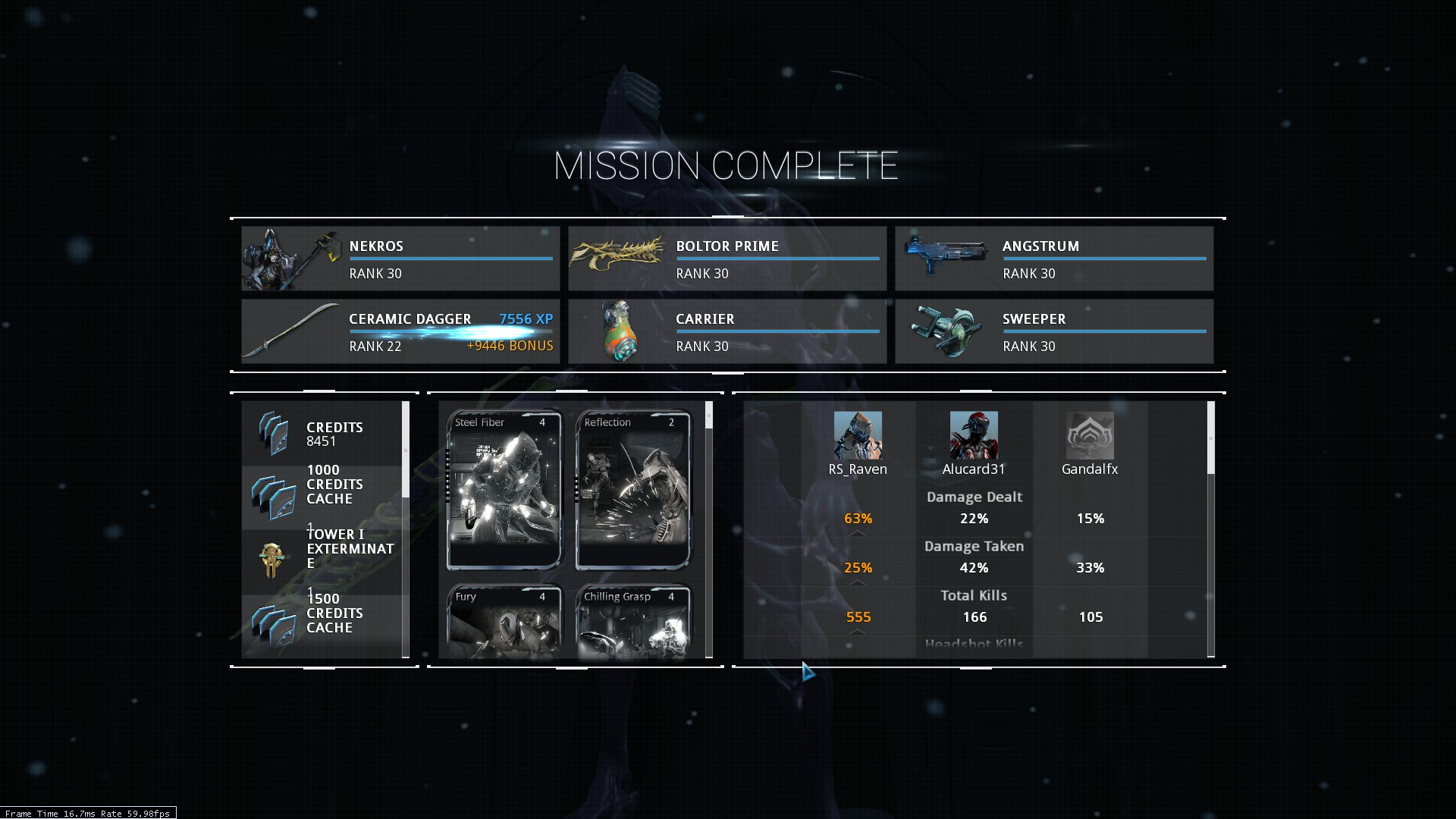
Task: Click the mod rewards scrollbar
Action: [x=709, y=416]
